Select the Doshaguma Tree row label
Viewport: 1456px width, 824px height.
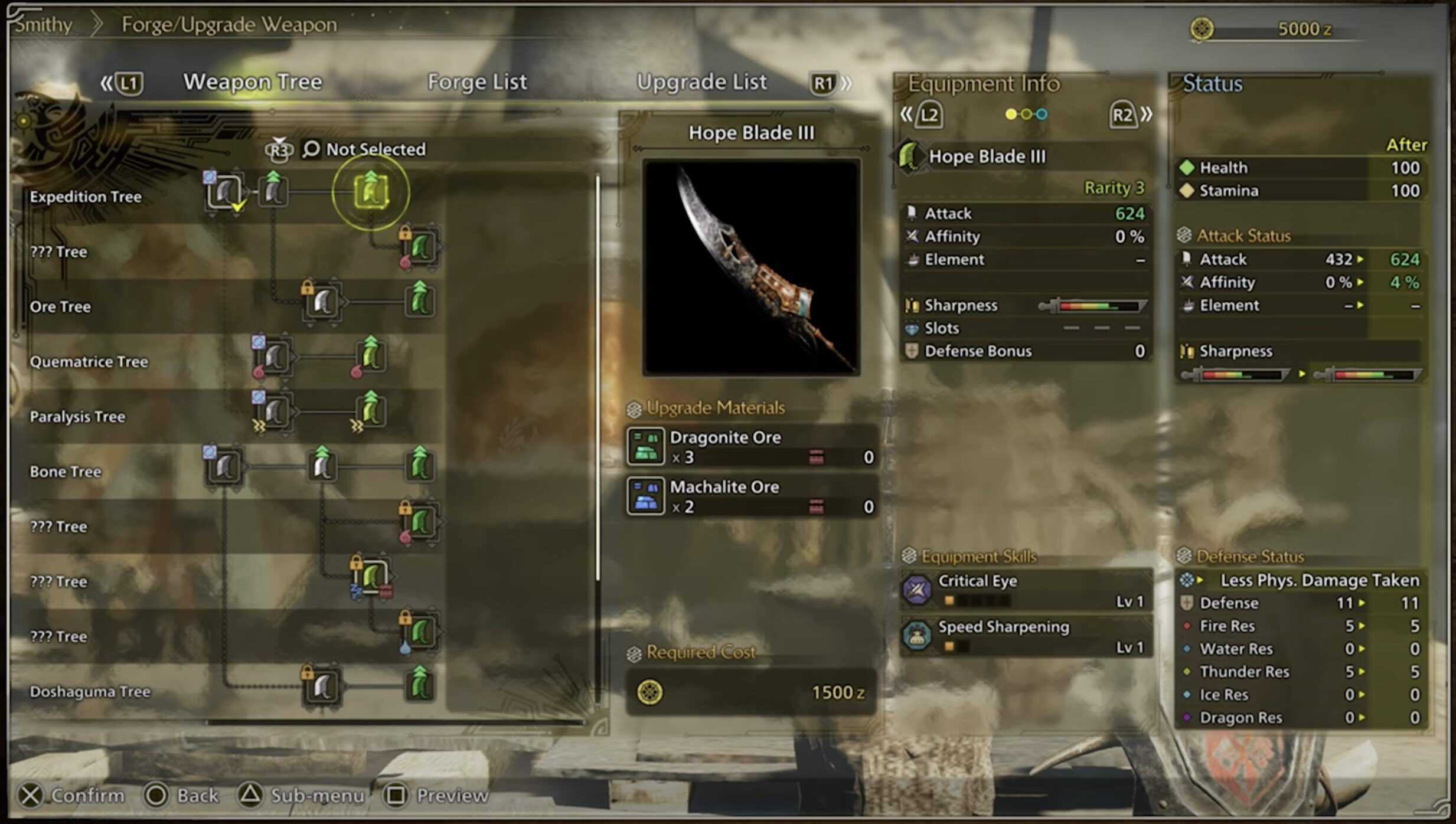tap(90, 692)
